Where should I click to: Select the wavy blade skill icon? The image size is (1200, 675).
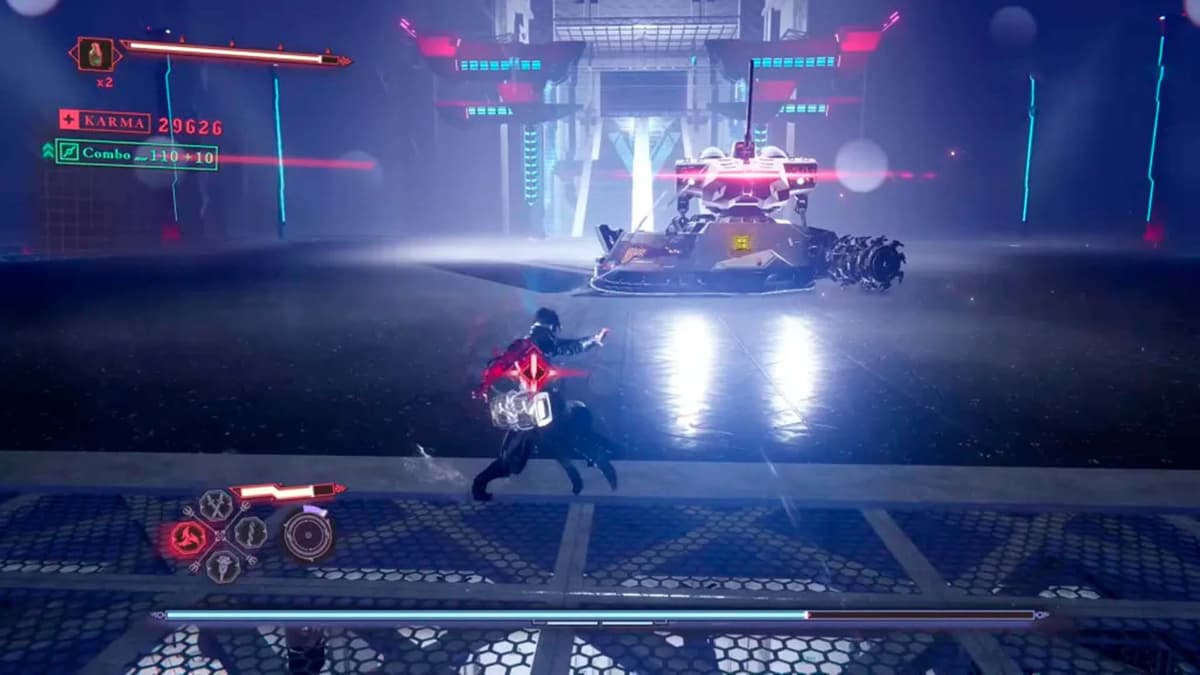pyautogui.click(x=250, y=532)
